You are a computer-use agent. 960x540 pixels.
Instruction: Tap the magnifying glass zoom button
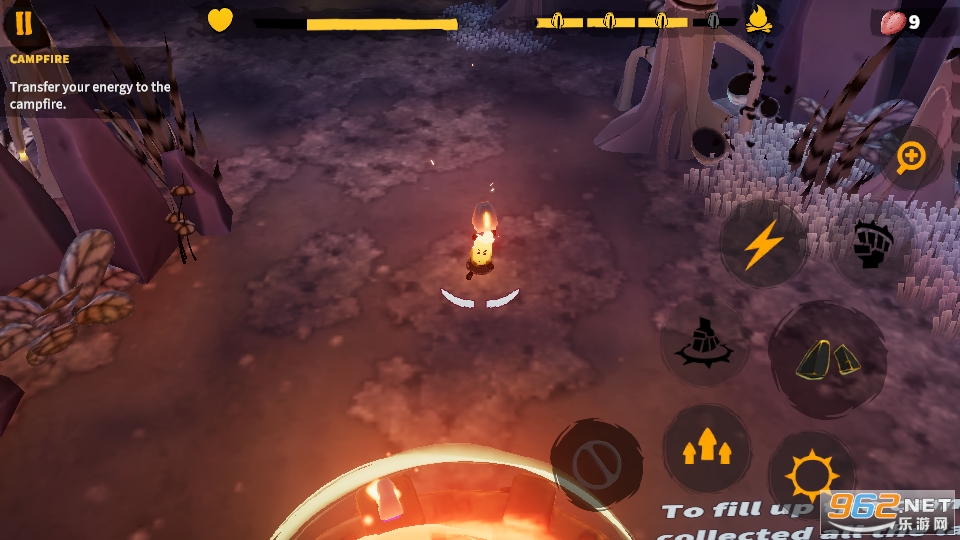pos(910,156)
